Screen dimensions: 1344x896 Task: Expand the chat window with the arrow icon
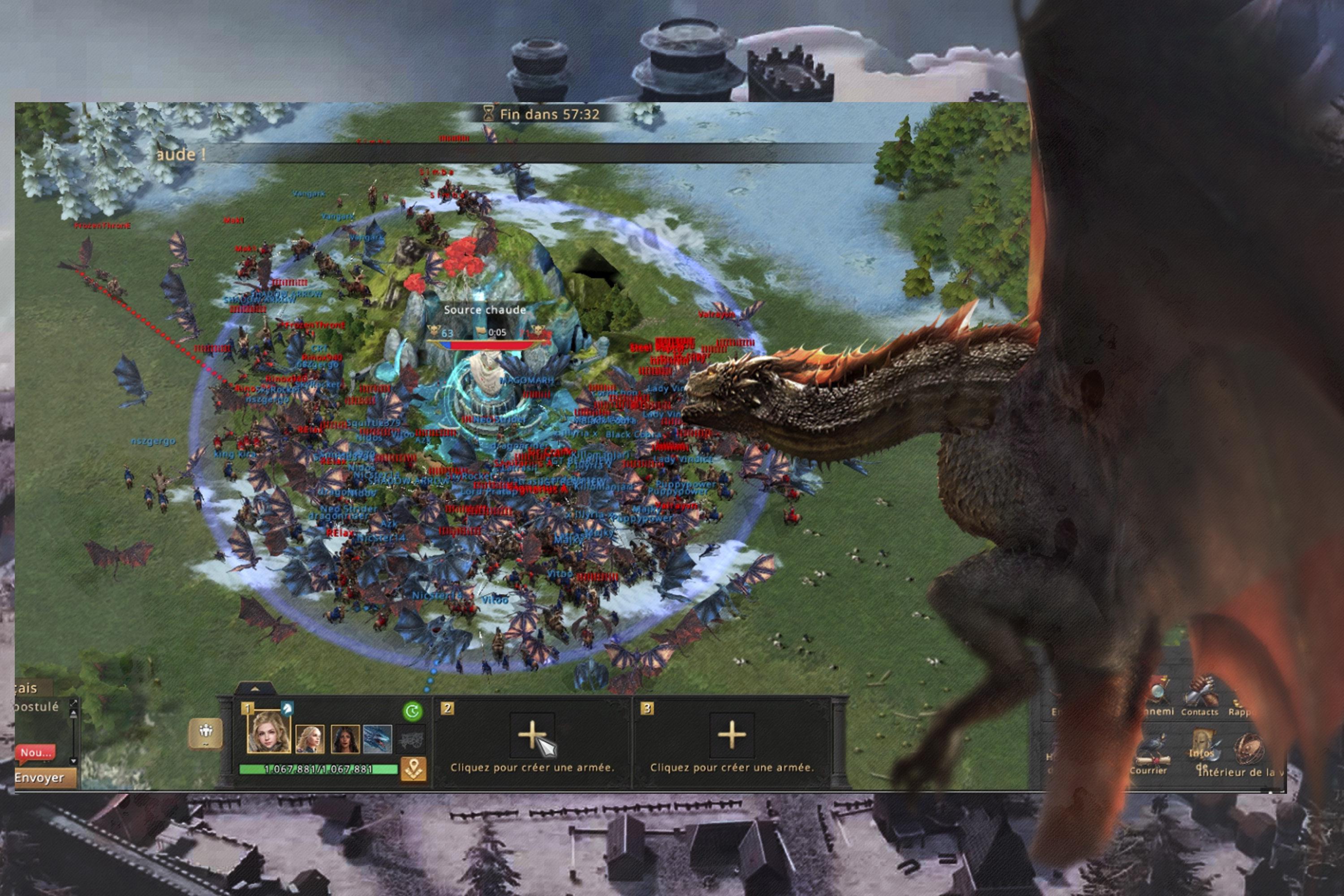click(x=73, y=703)
